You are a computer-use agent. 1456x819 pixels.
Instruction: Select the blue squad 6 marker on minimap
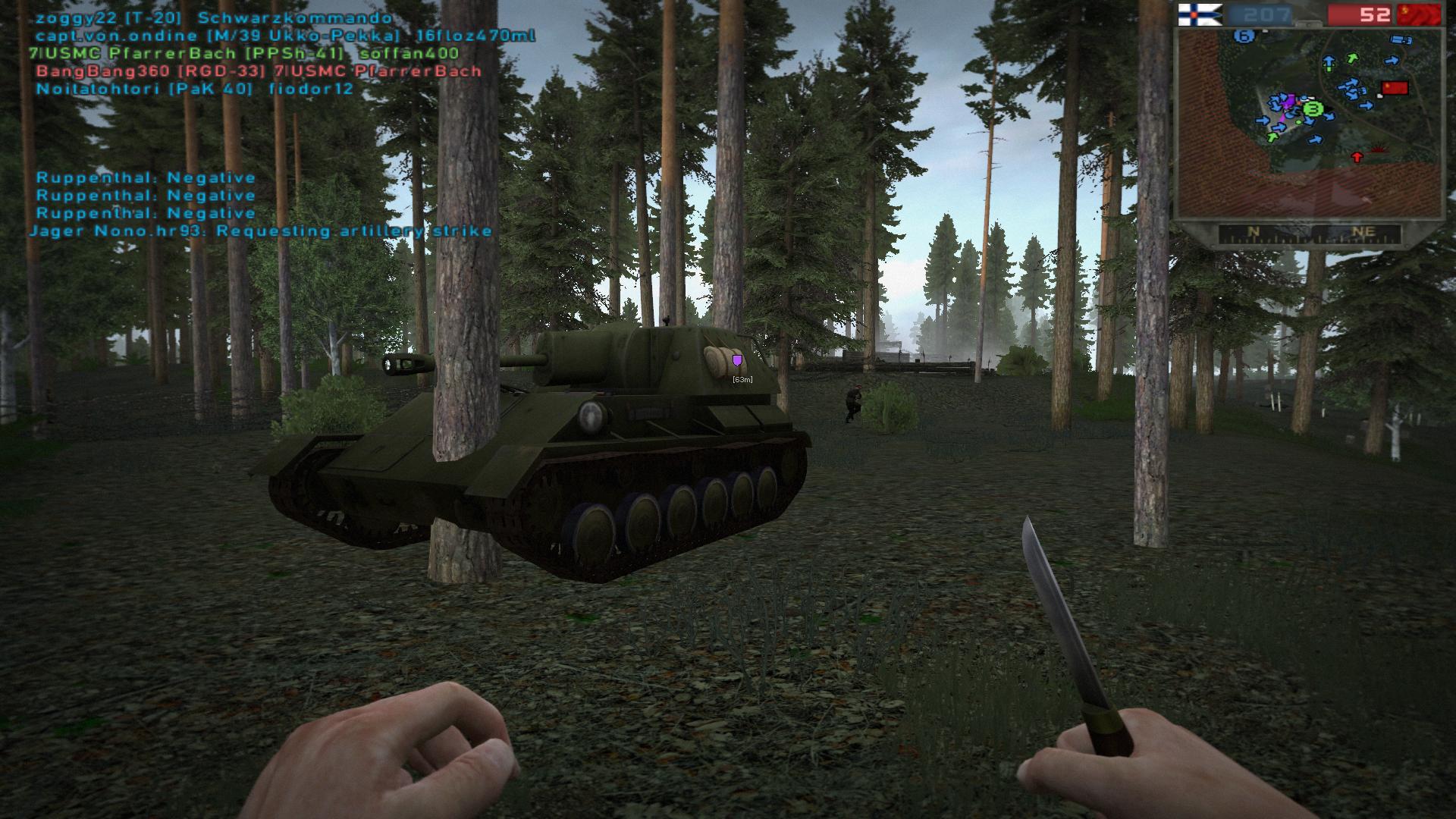click(1243, 35)
